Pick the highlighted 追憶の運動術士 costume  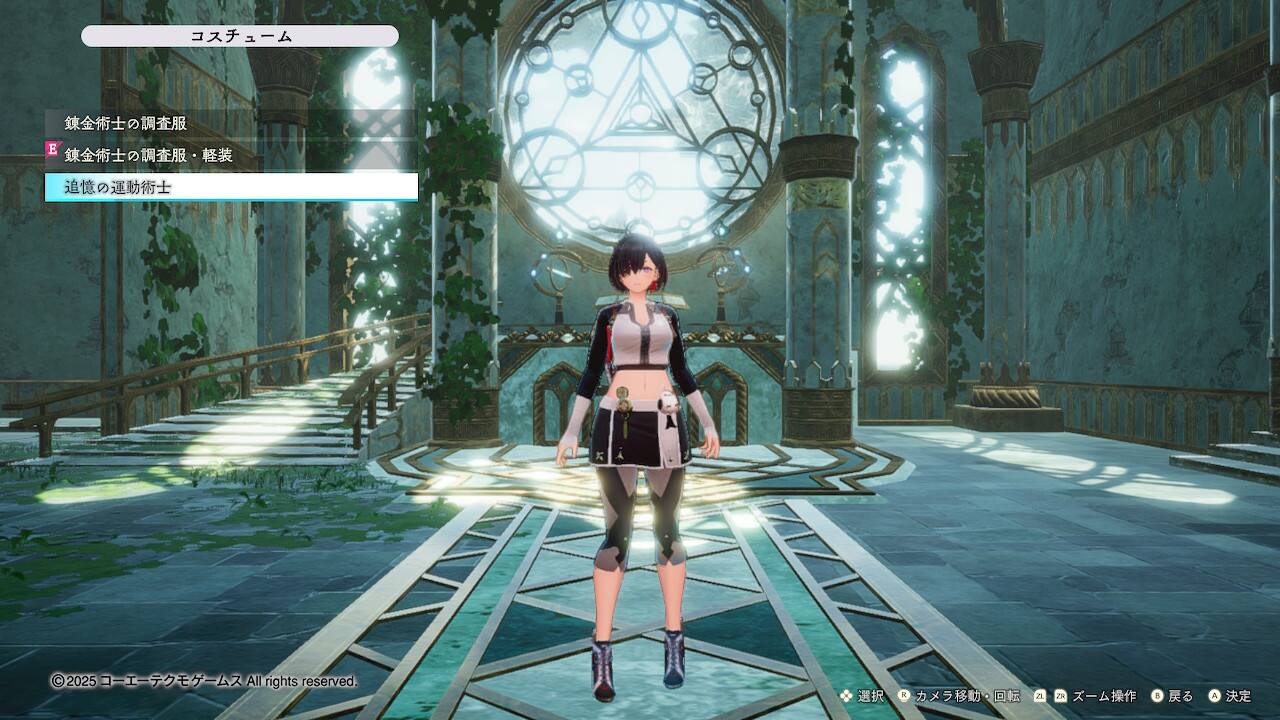point(230,187)
